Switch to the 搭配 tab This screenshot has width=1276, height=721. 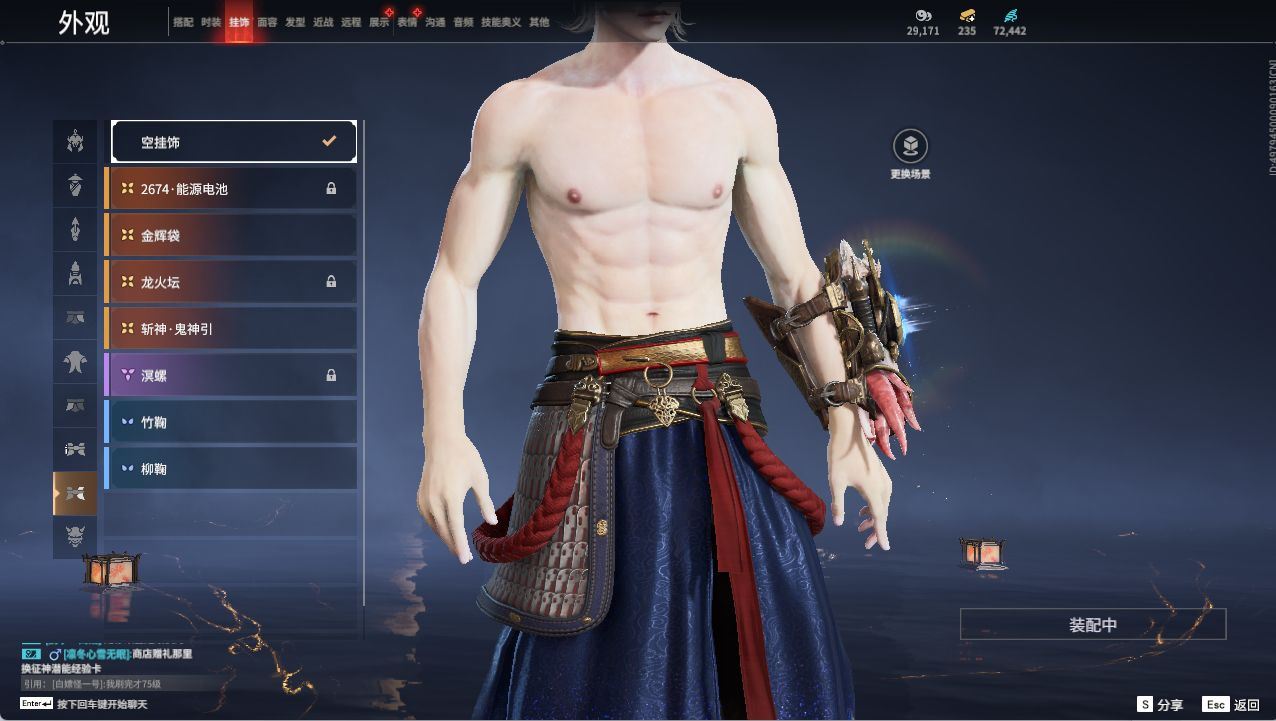coord(183,22)
